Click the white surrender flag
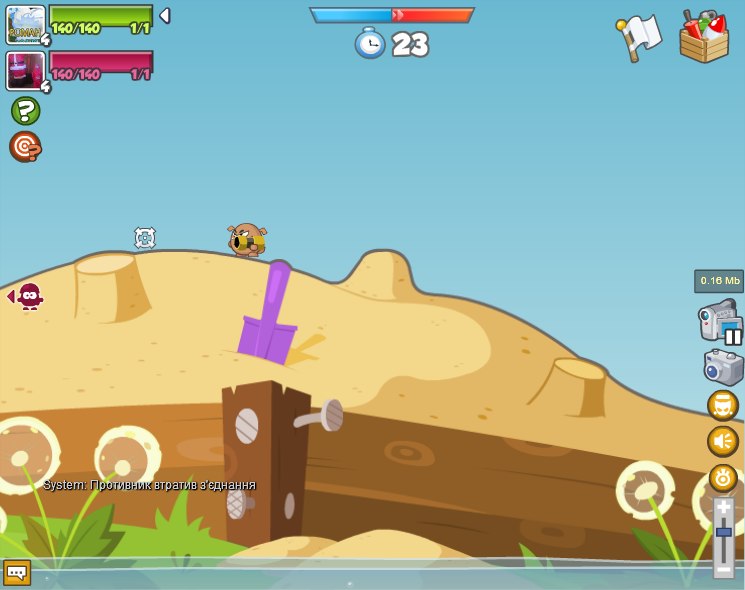This screenshot has height=590, width=745. tap(640, 37)
